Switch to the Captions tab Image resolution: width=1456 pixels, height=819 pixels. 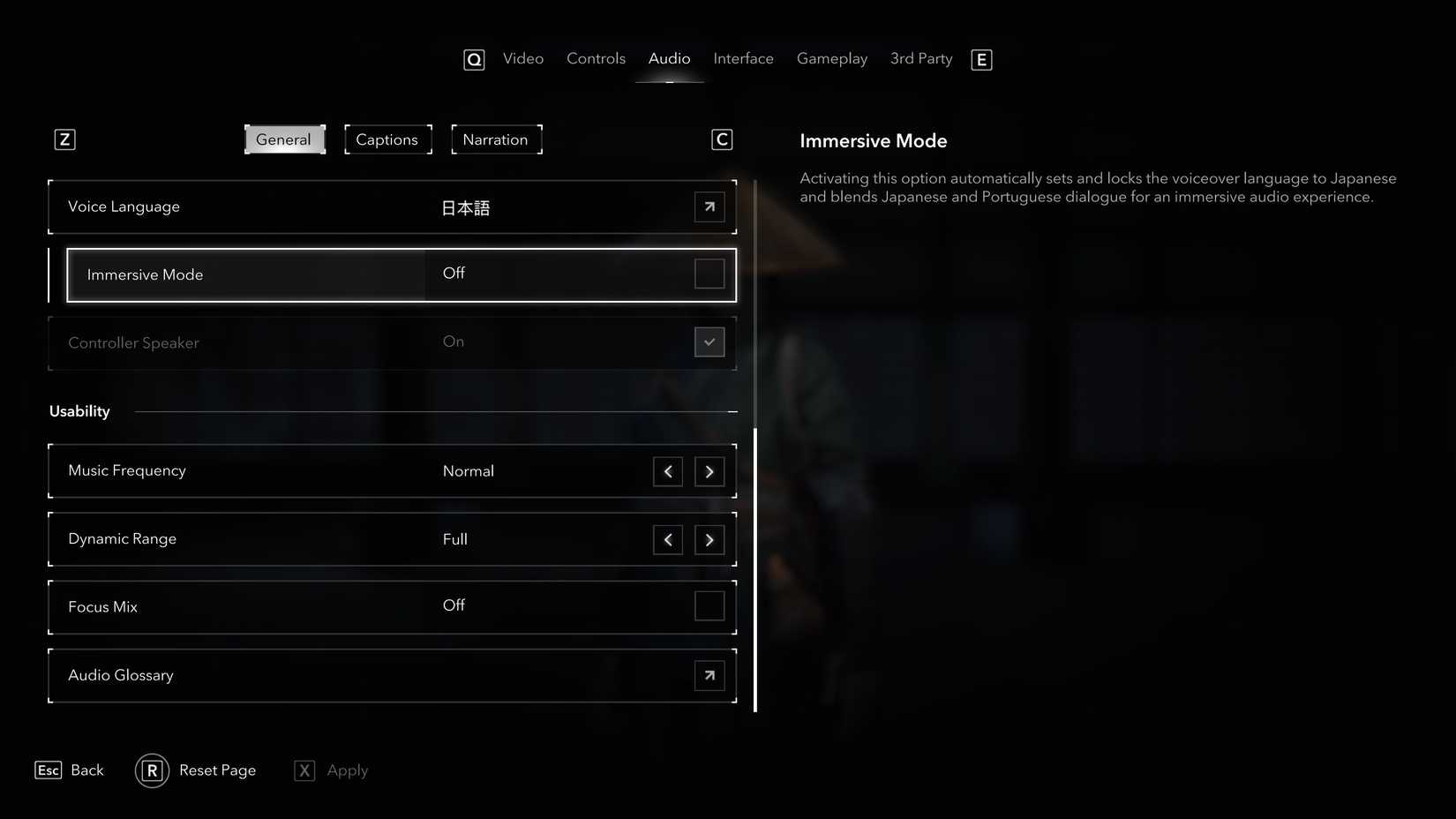pos(387,139)
